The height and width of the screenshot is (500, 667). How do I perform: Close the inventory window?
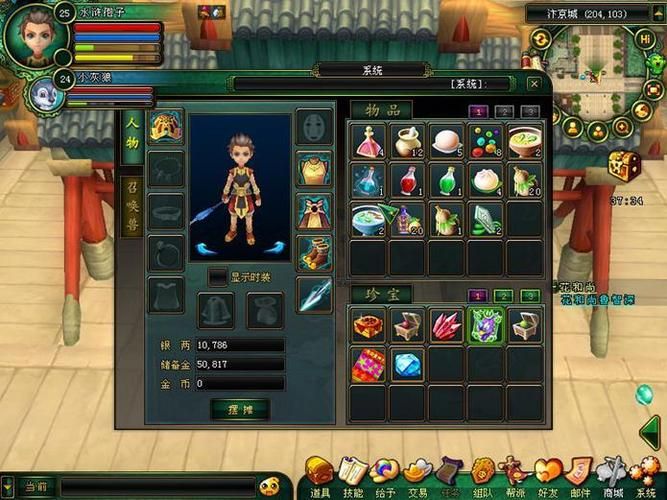tap(533, 85)
